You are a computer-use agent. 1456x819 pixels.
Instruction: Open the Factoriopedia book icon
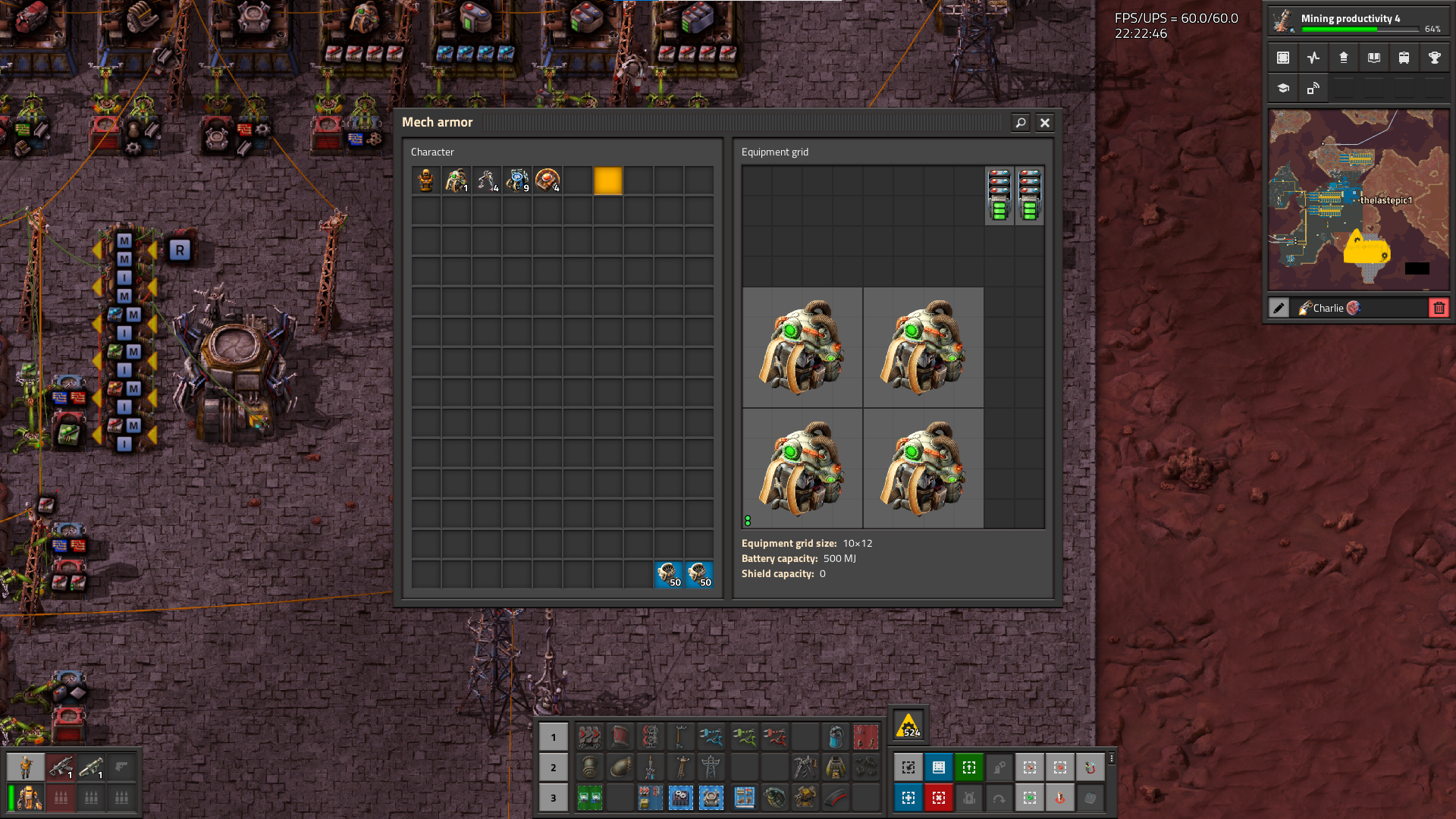[x=1373, y=58]
